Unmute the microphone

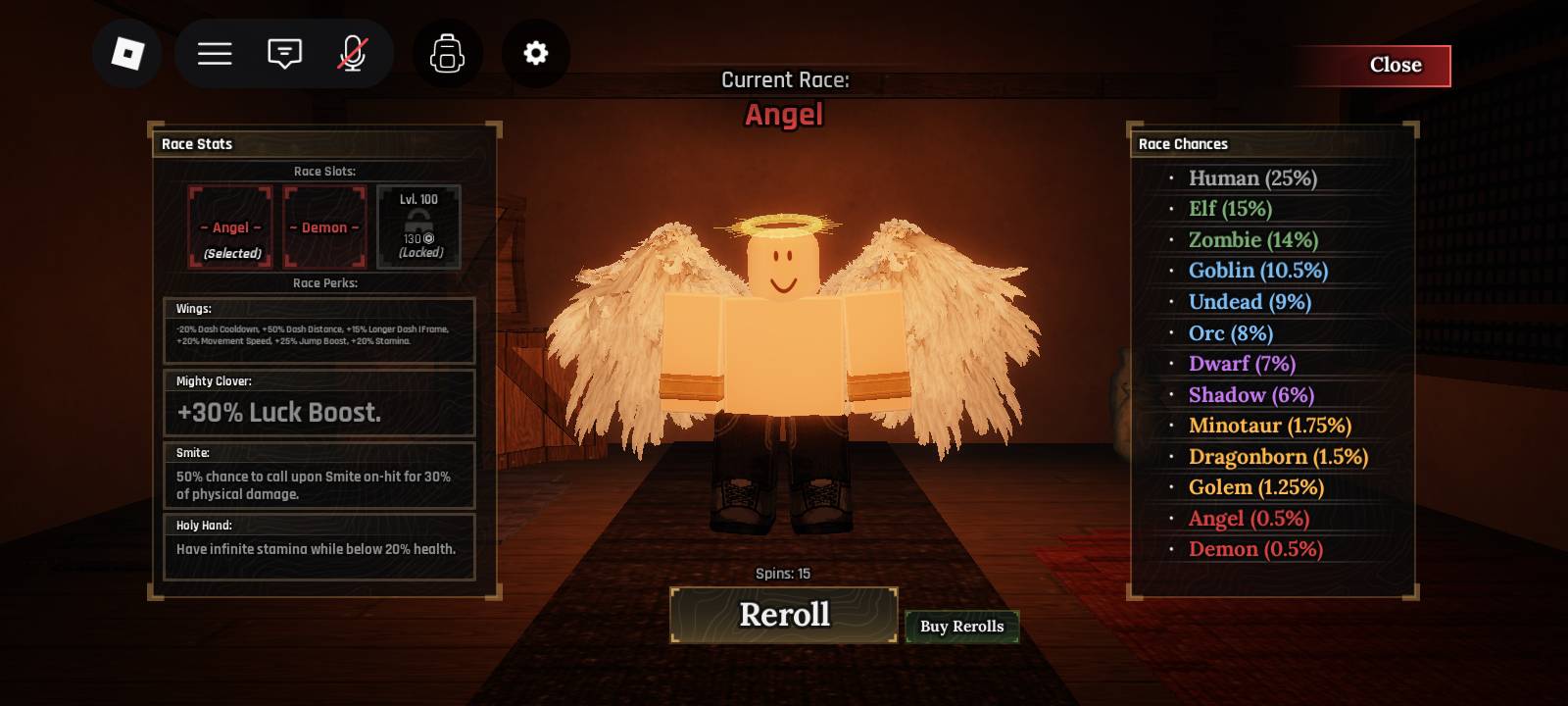(x=353, y=54)
